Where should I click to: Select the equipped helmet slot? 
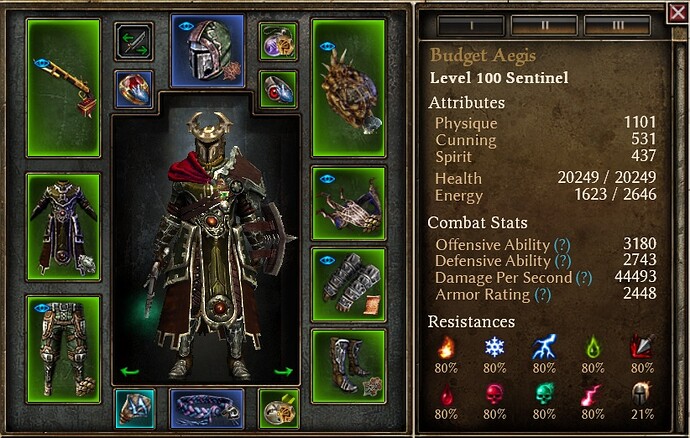click(x=208, y=49)
